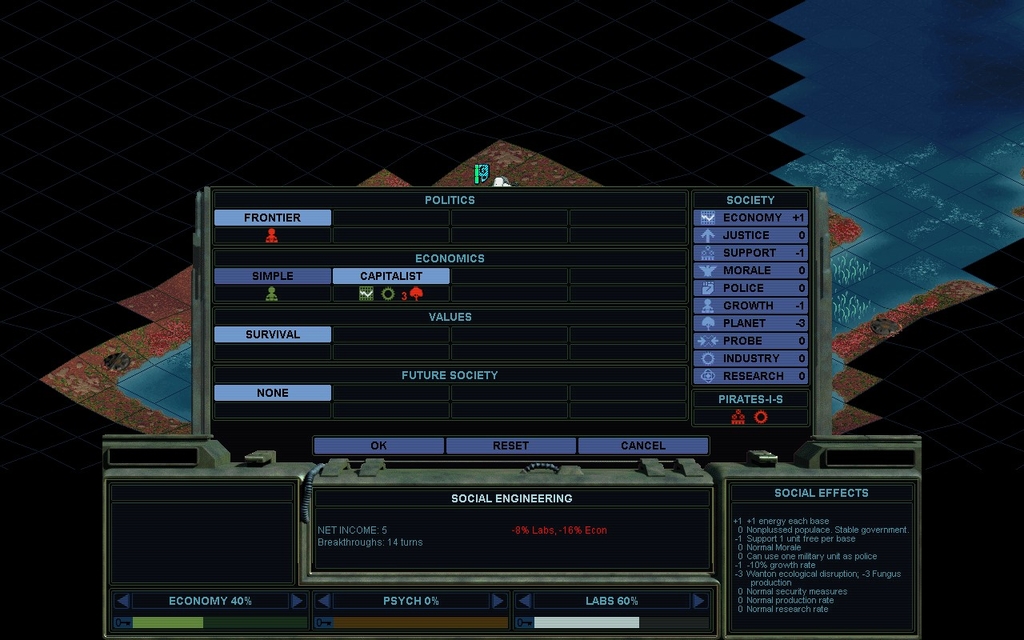Decrease the Economy allocation with left arrow
Image resolution: width=1024 pixels, height=640 pixels.
(x=122, y=601)
